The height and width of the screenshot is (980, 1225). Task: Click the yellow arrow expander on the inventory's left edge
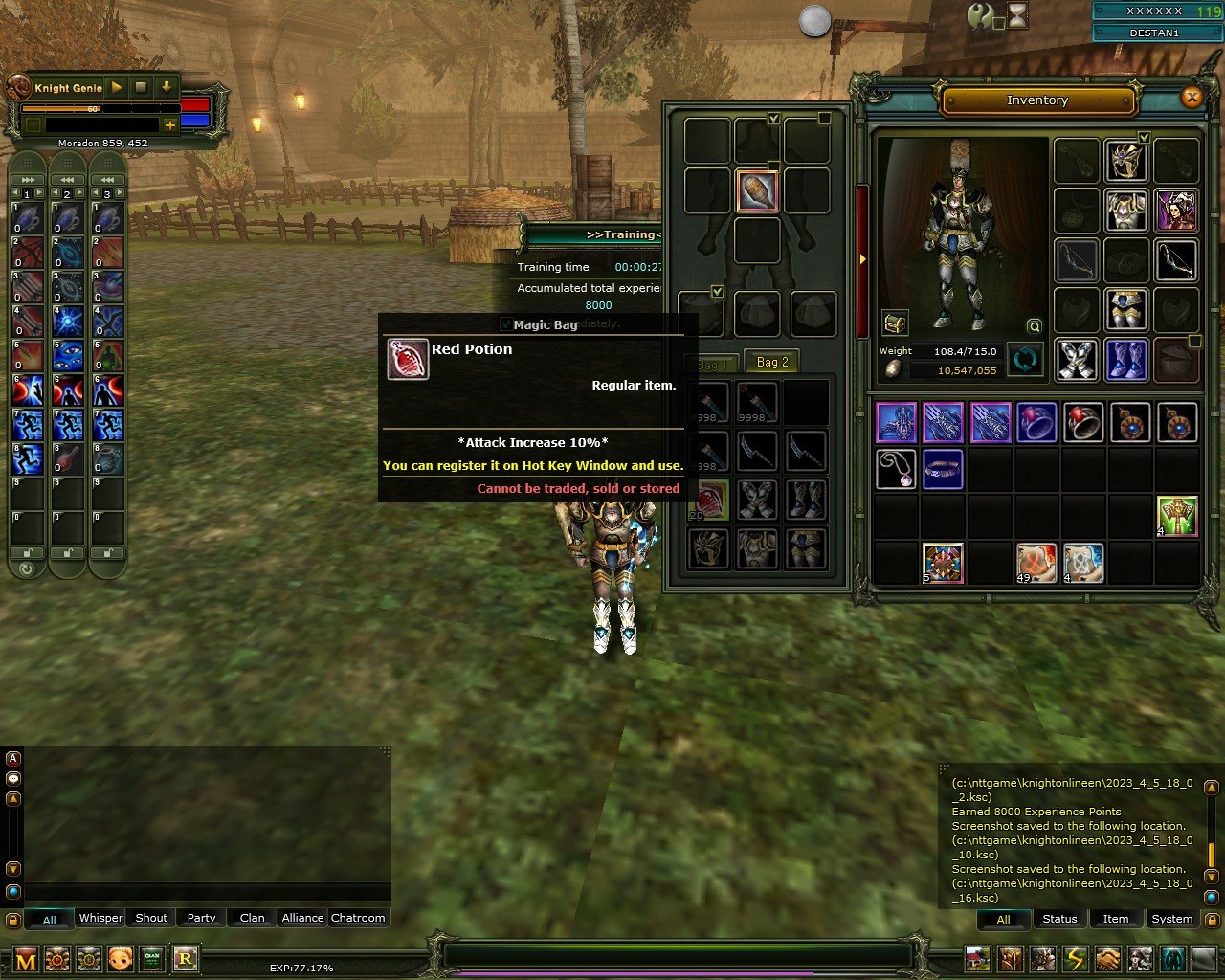861,258
